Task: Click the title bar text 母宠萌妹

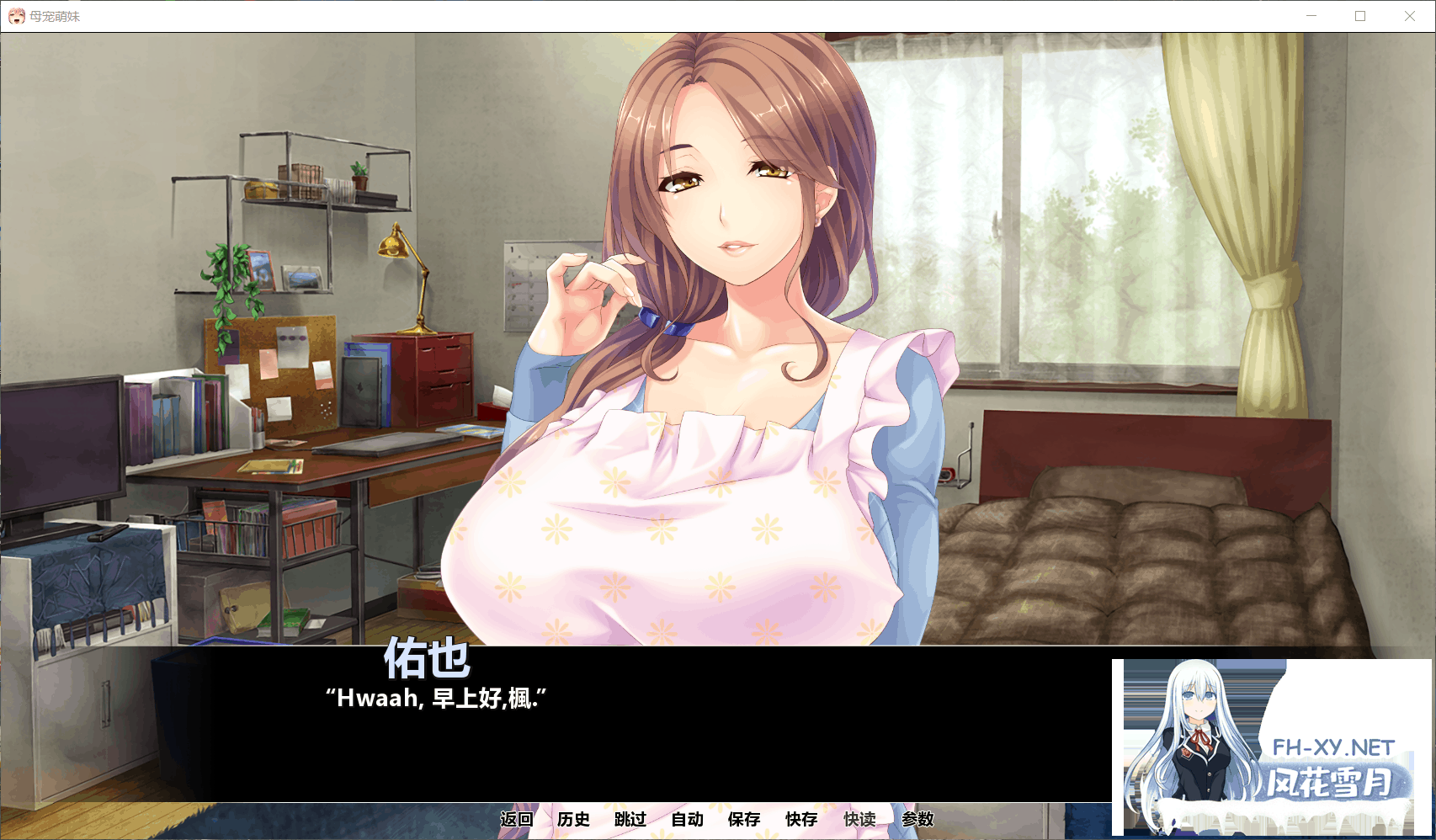Action: pyautogui.click(x=54, y=15)
